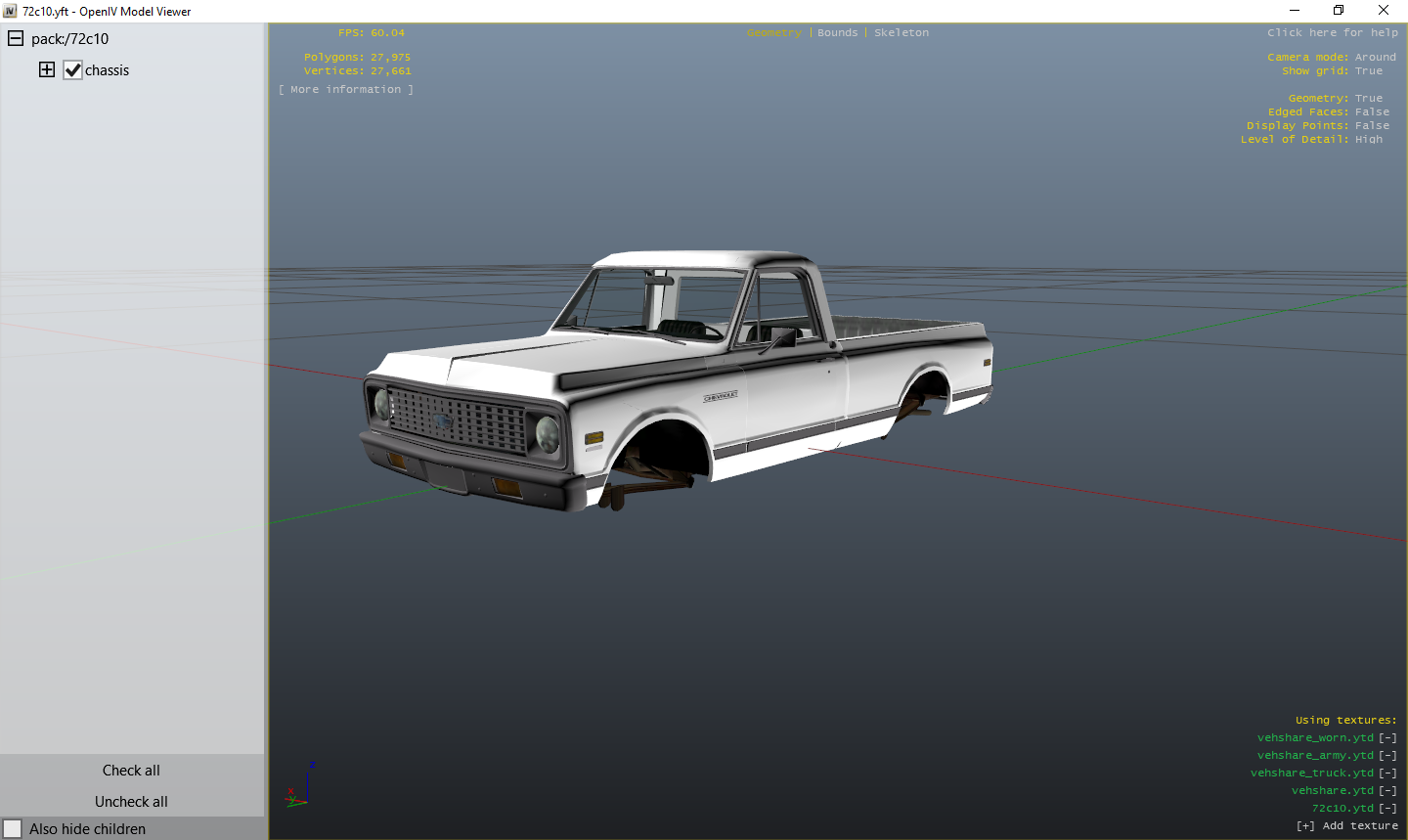Viewport: 1408px width, 840px height.
Task: Change the Camera mode from Around
Action: click(1375, 57)
